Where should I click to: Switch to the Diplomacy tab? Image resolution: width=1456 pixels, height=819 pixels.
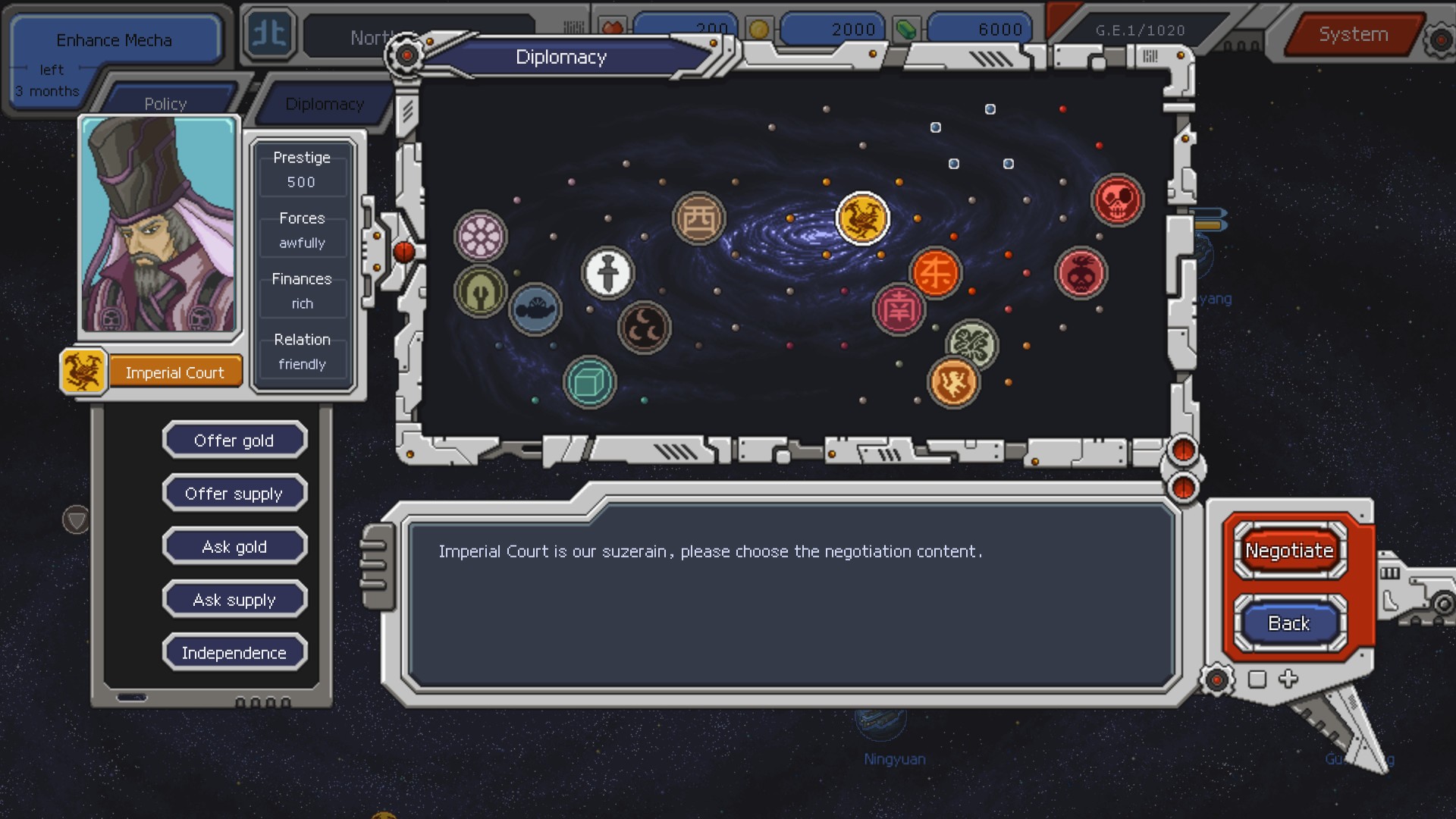pyautogui.click(x=324, y=104)
